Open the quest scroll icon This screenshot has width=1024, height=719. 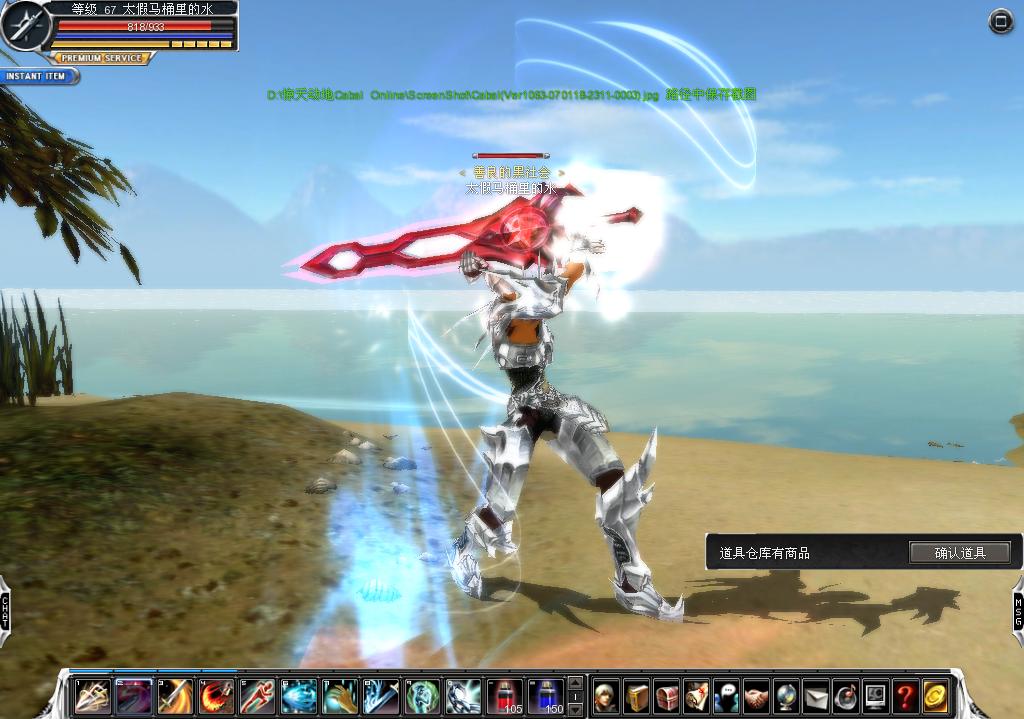coord(696,696)
